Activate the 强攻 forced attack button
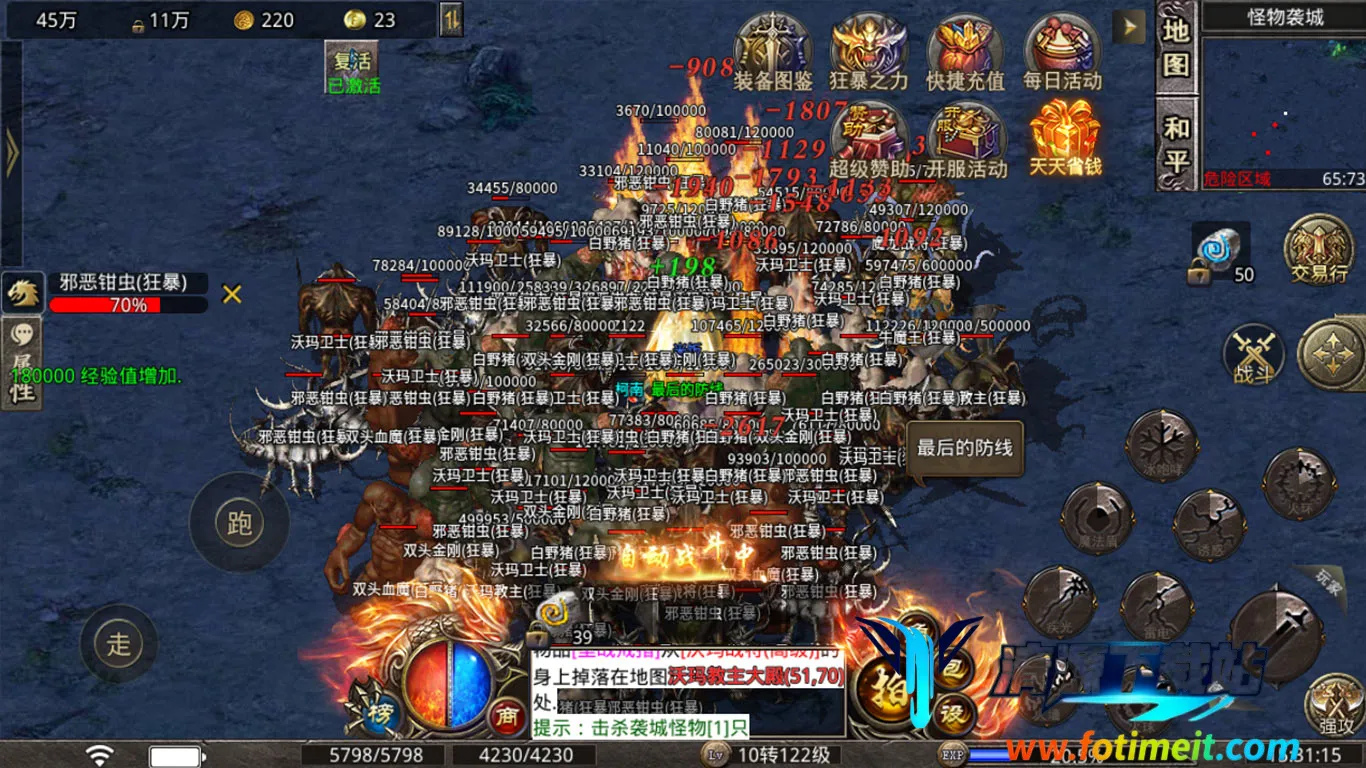 [x=1335, y=703]
